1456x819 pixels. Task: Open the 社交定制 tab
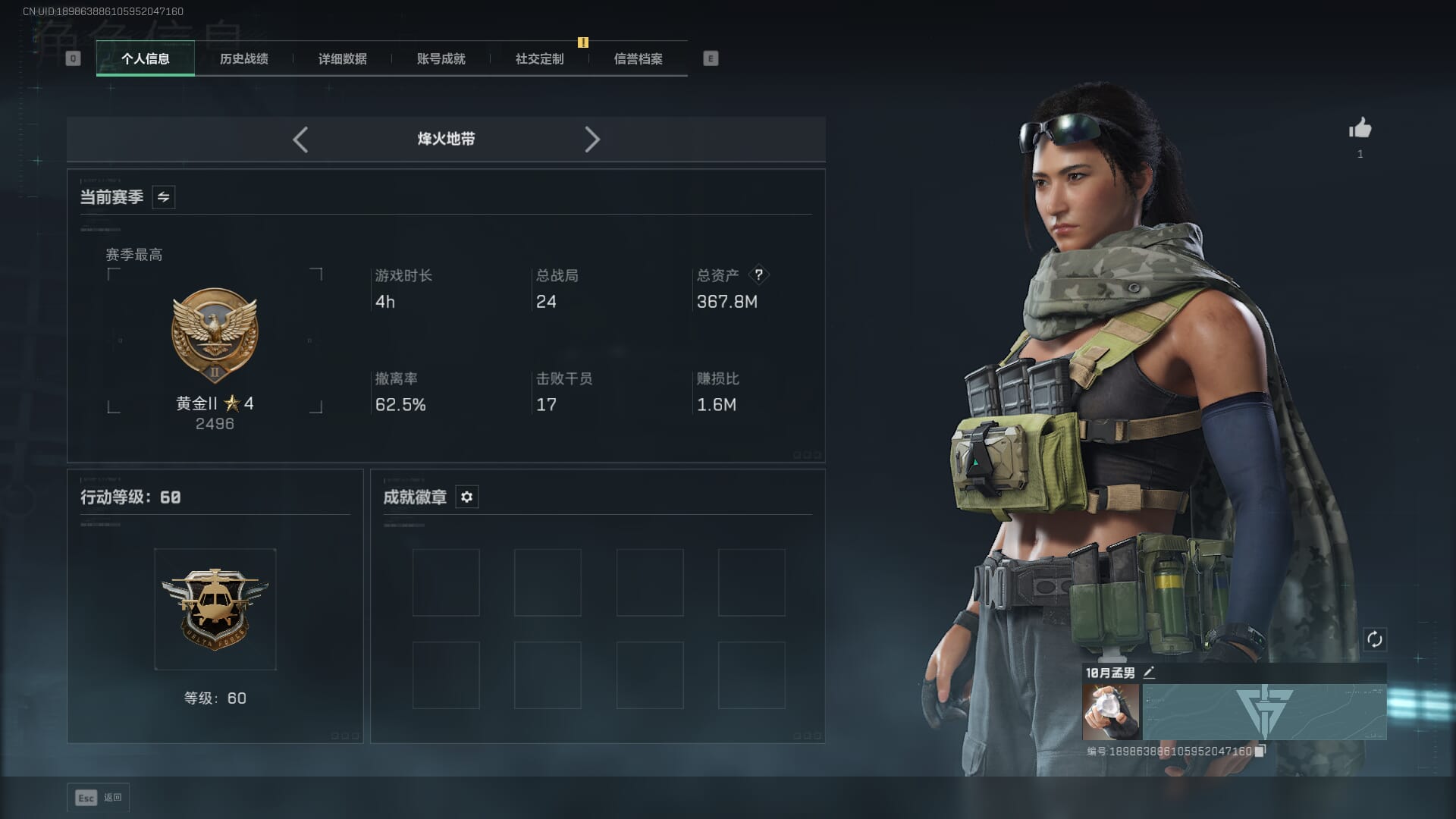[539, 58]
